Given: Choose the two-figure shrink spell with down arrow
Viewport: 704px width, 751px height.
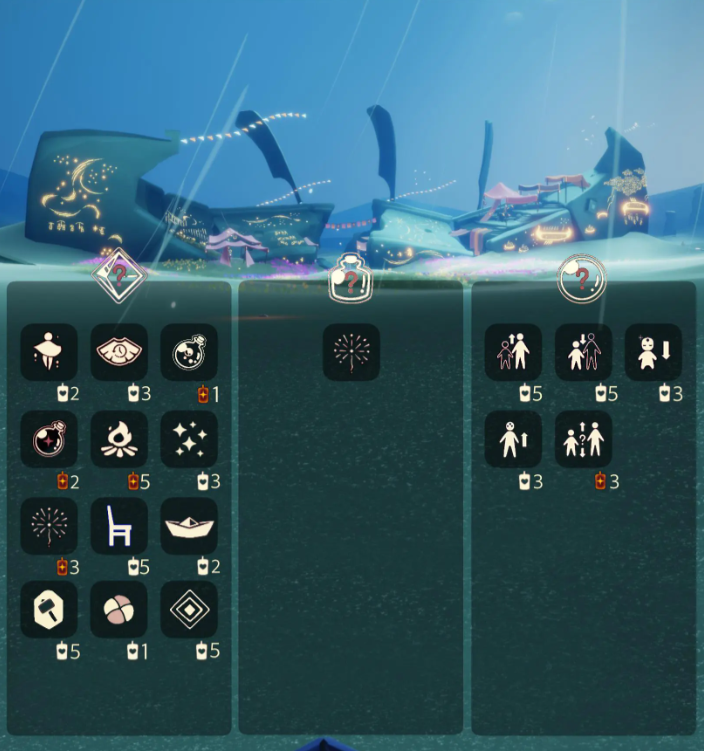Looking at the screenshot, I should point(583,352).
